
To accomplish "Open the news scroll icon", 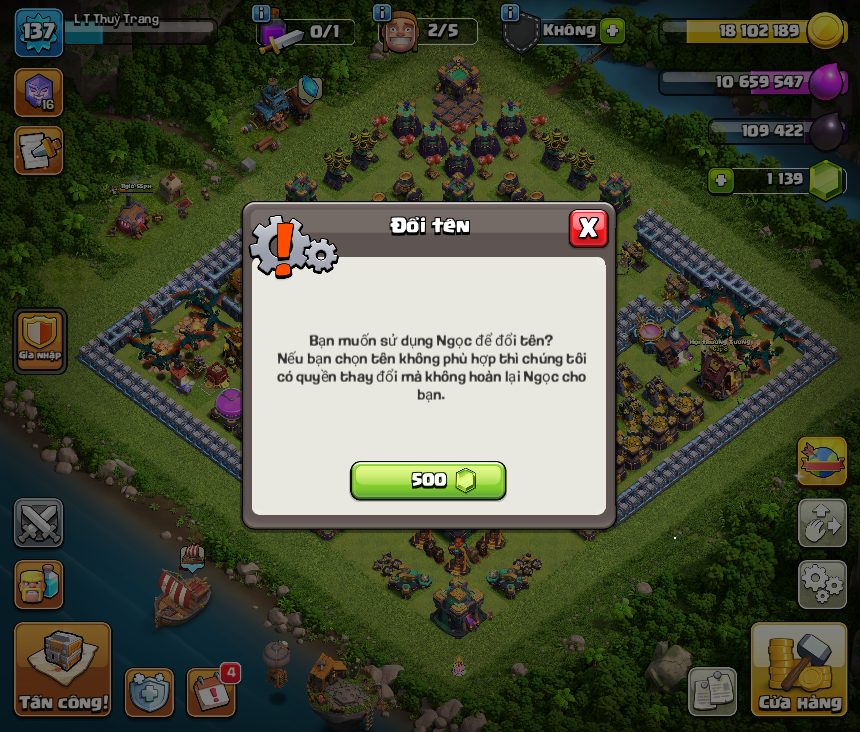I will click(x=38, y=150).
